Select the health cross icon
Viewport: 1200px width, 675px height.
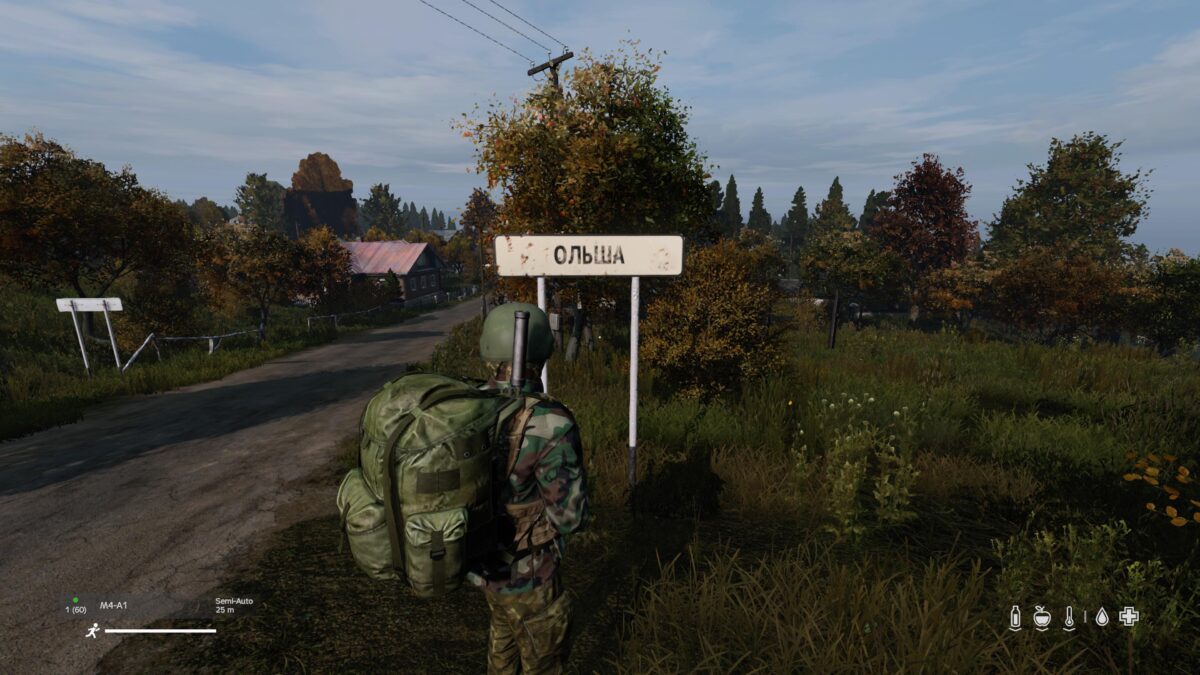(1129, 616)
